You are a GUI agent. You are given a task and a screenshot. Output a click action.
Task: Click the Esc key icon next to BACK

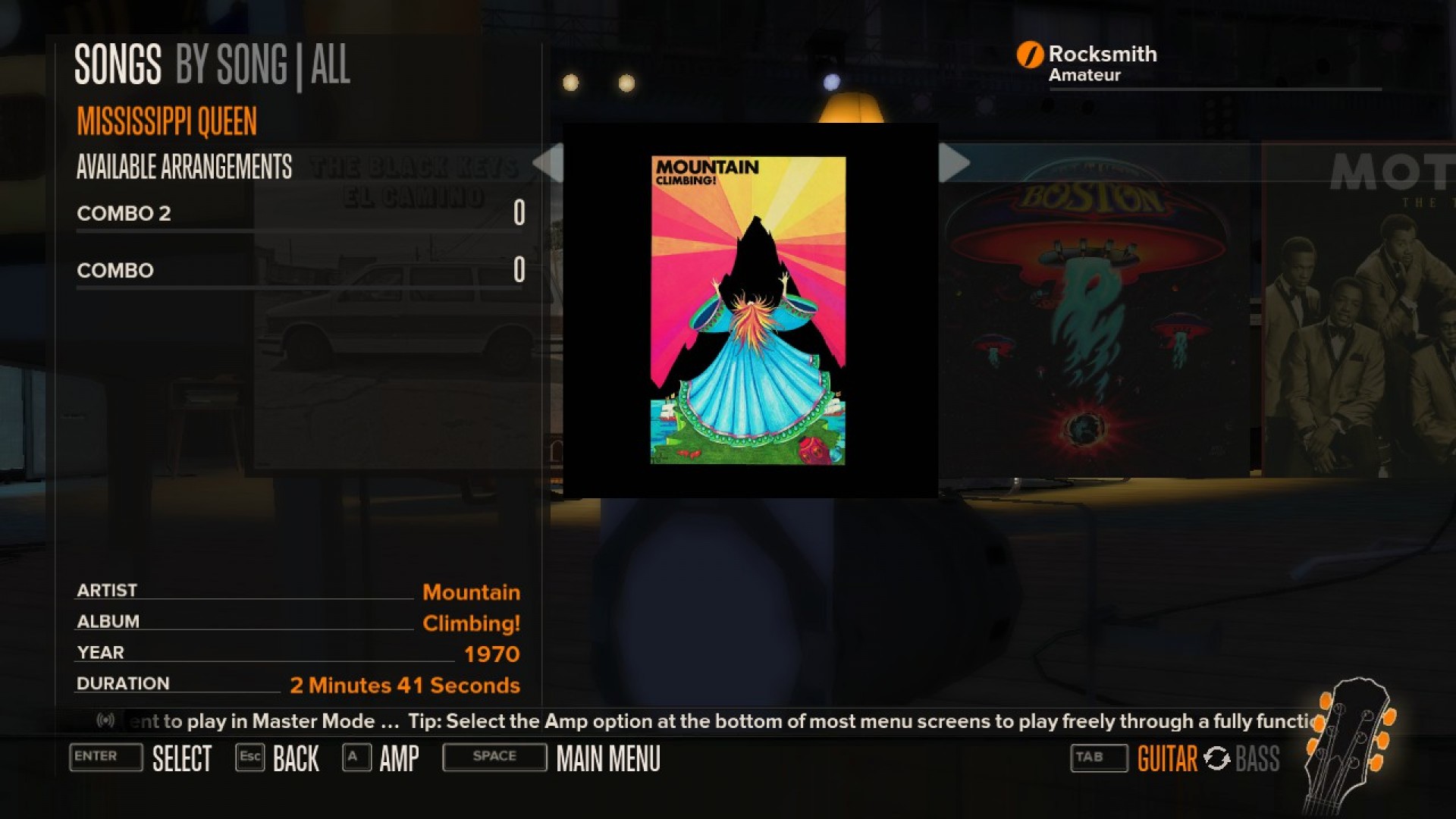pyautogui.click(x=250, y=758)
